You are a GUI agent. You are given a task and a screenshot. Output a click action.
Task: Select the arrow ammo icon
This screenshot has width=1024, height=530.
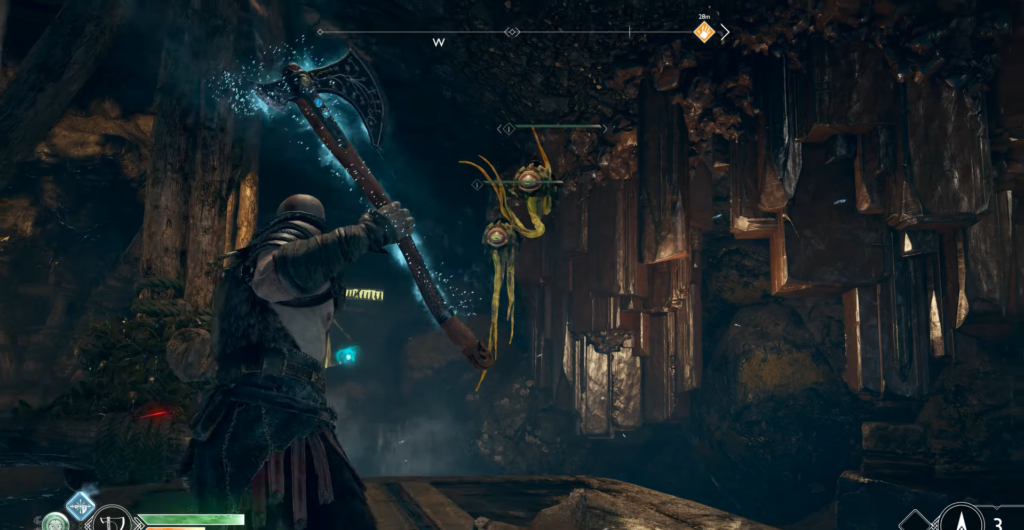(x=962, y=518)
